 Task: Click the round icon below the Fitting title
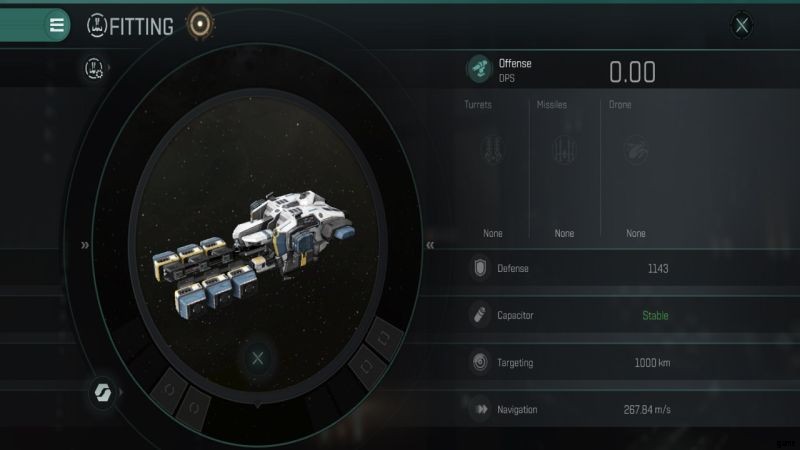click(96, 68)
